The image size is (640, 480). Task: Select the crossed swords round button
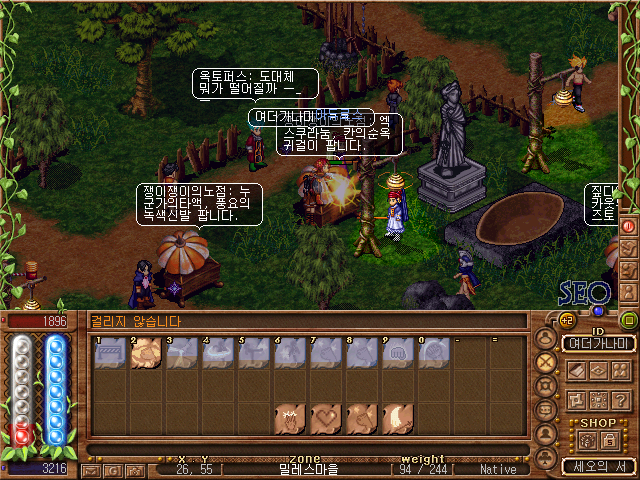[546, 362]
